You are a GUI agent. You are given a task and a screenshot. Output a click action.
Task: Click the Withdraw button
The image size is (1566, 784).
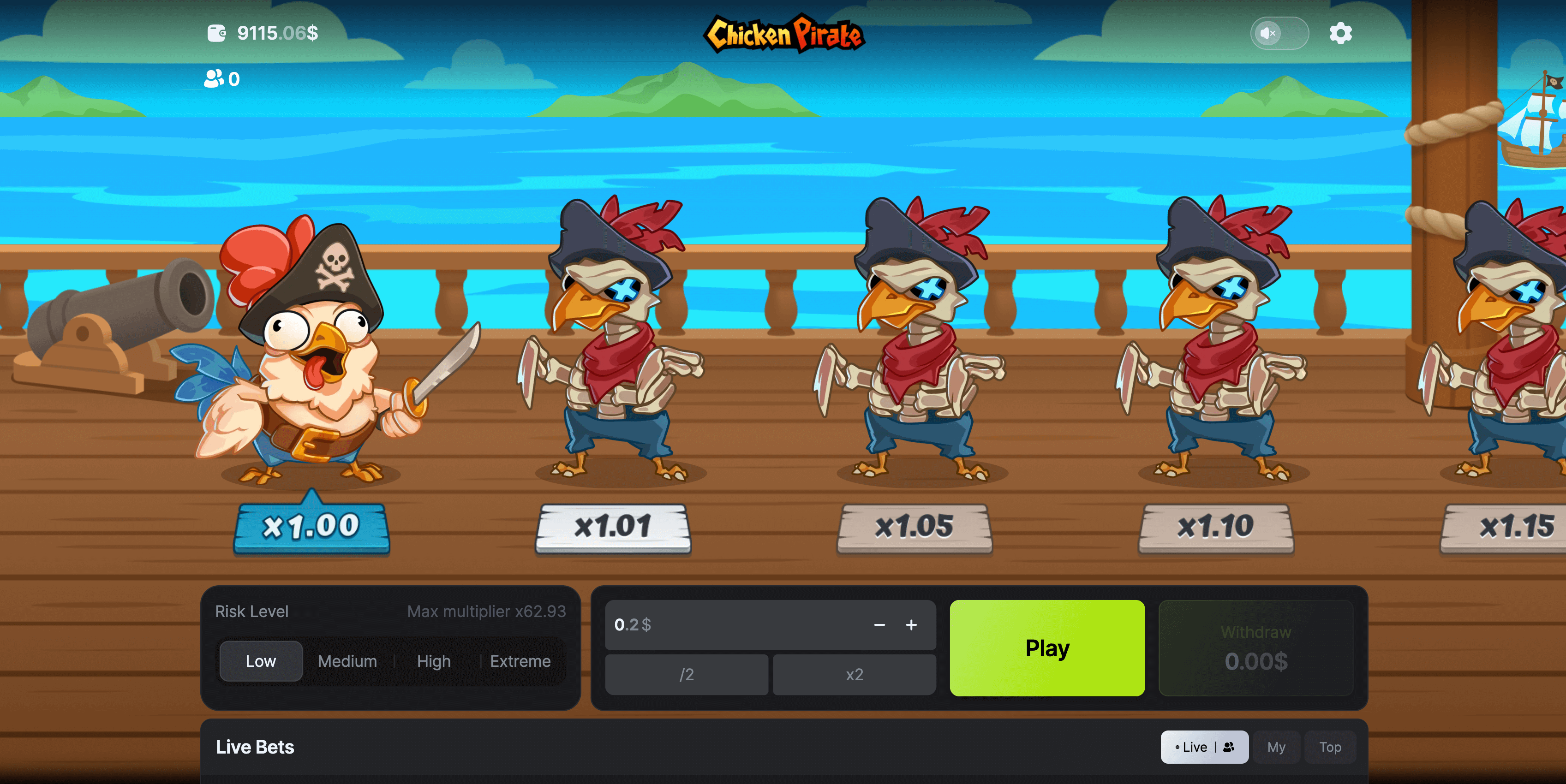click(x=1256, y=648)
